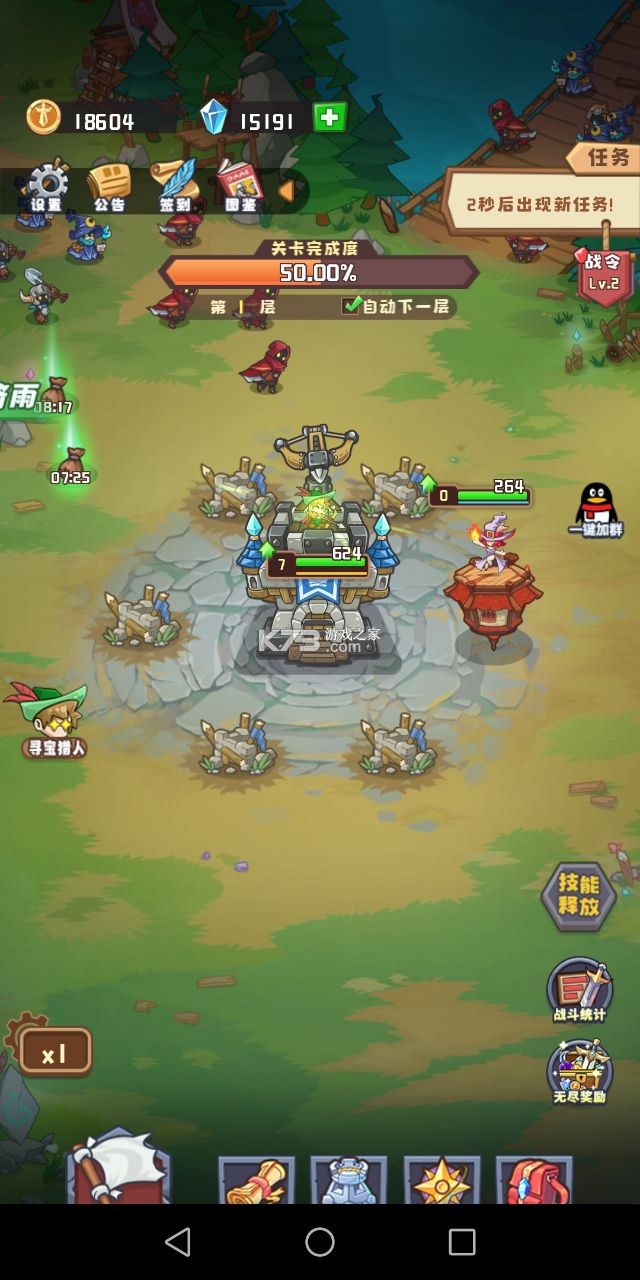Change the x1 game speed
Viewport: 640px width, 1280px height.
pos(54,1052)
